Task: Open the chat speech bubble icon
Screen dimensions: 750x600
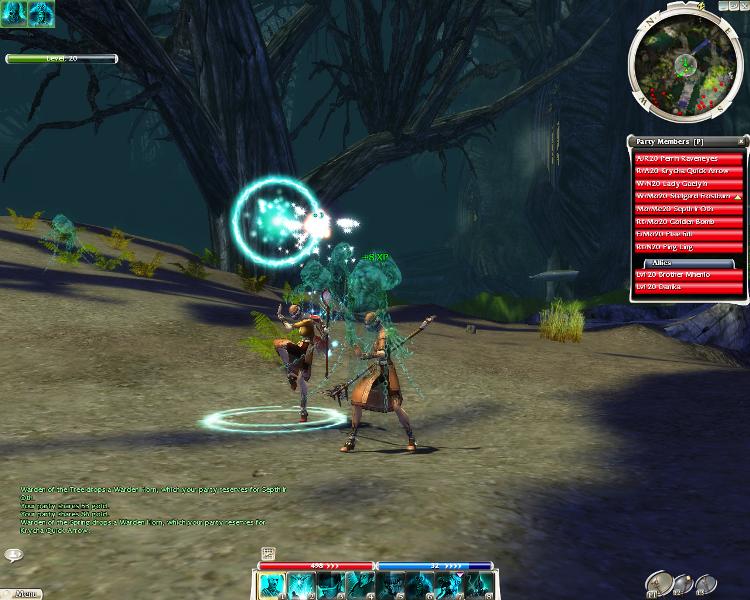Action: [14, 555]
